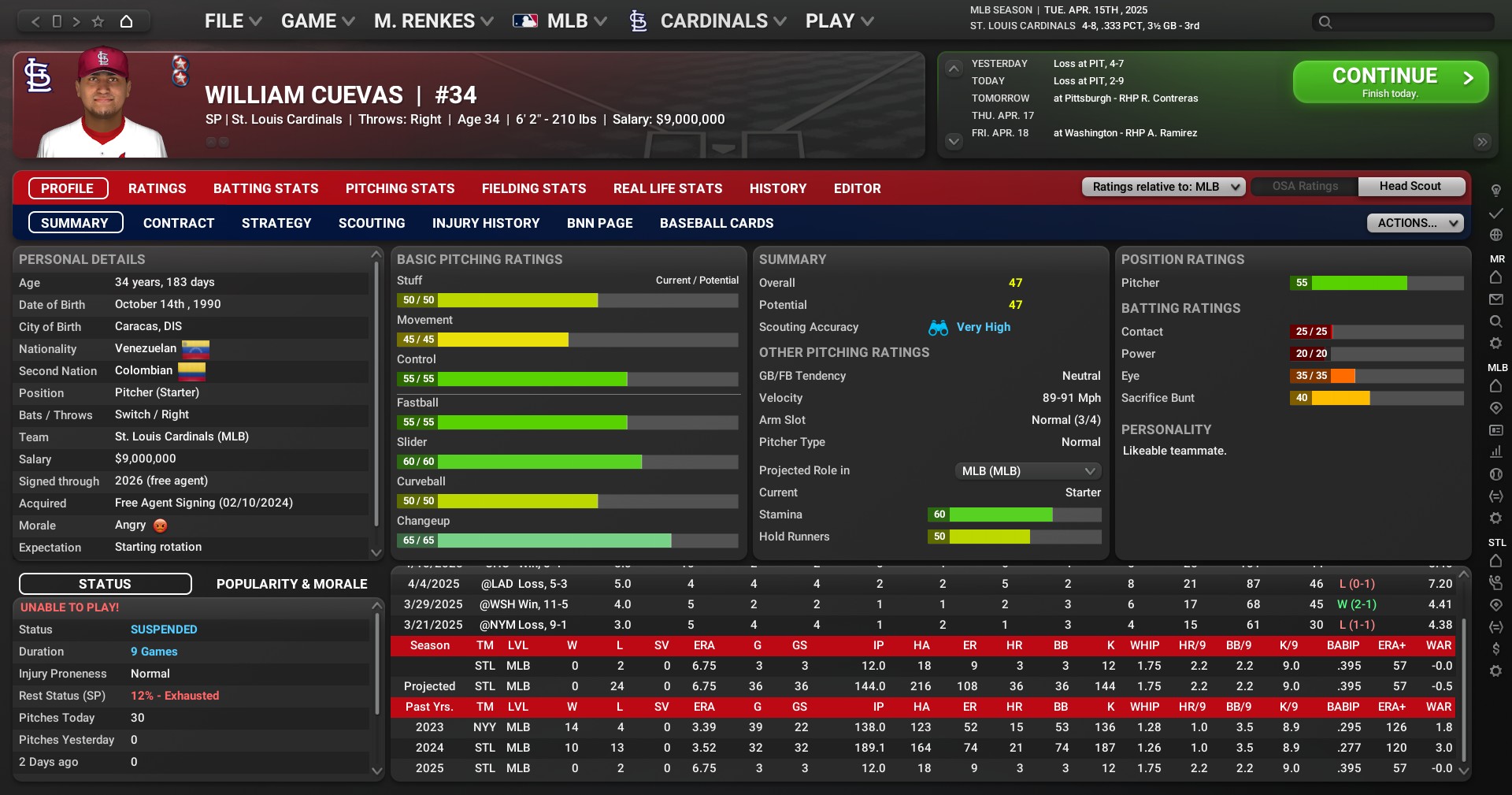Show the Injury History sub-tab
Screen dimensions: 1512x795
(x=486, y=223)
